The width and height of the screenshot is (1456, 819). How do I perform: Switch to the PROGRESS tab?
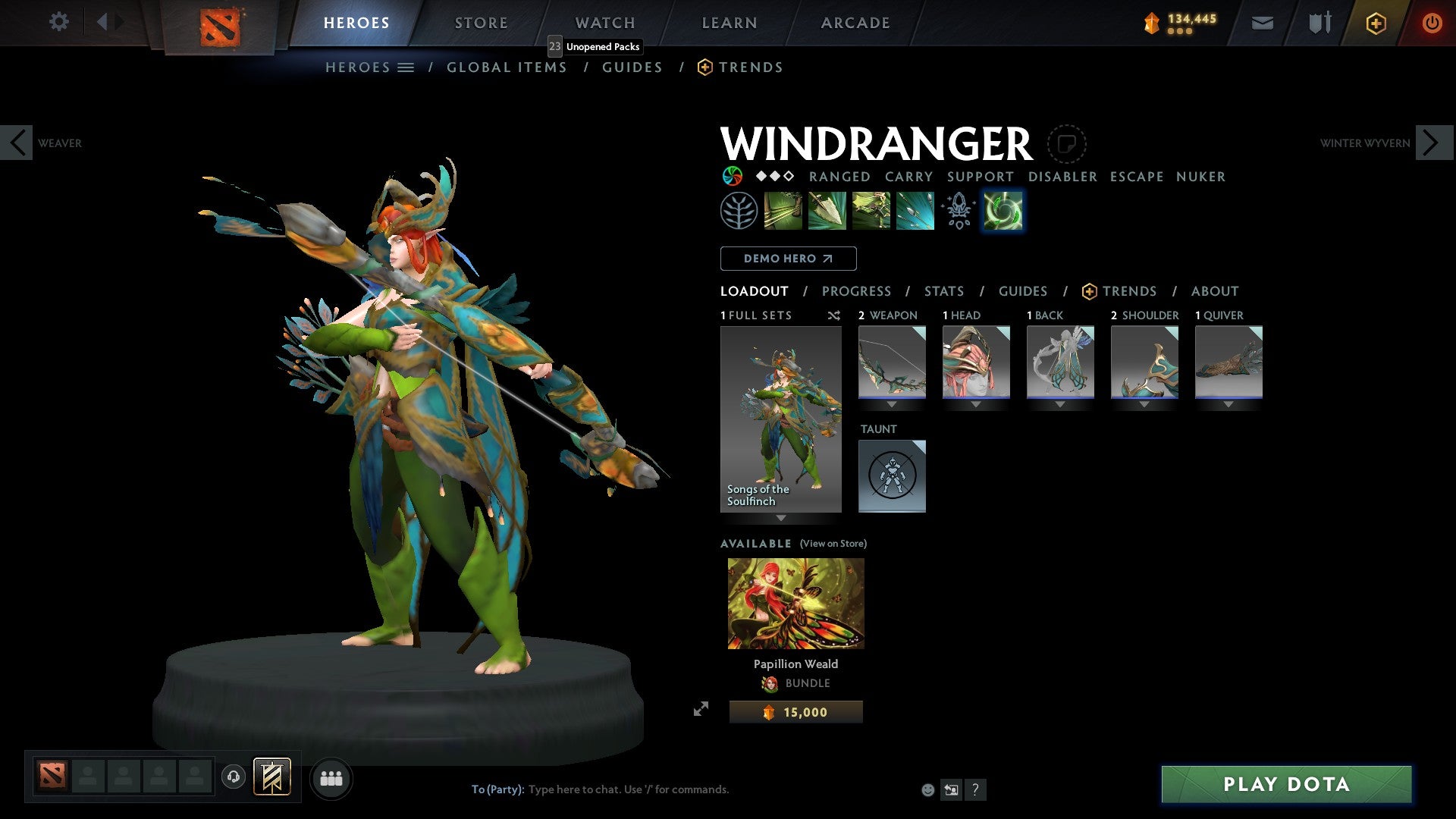click(x=857, y=290)
